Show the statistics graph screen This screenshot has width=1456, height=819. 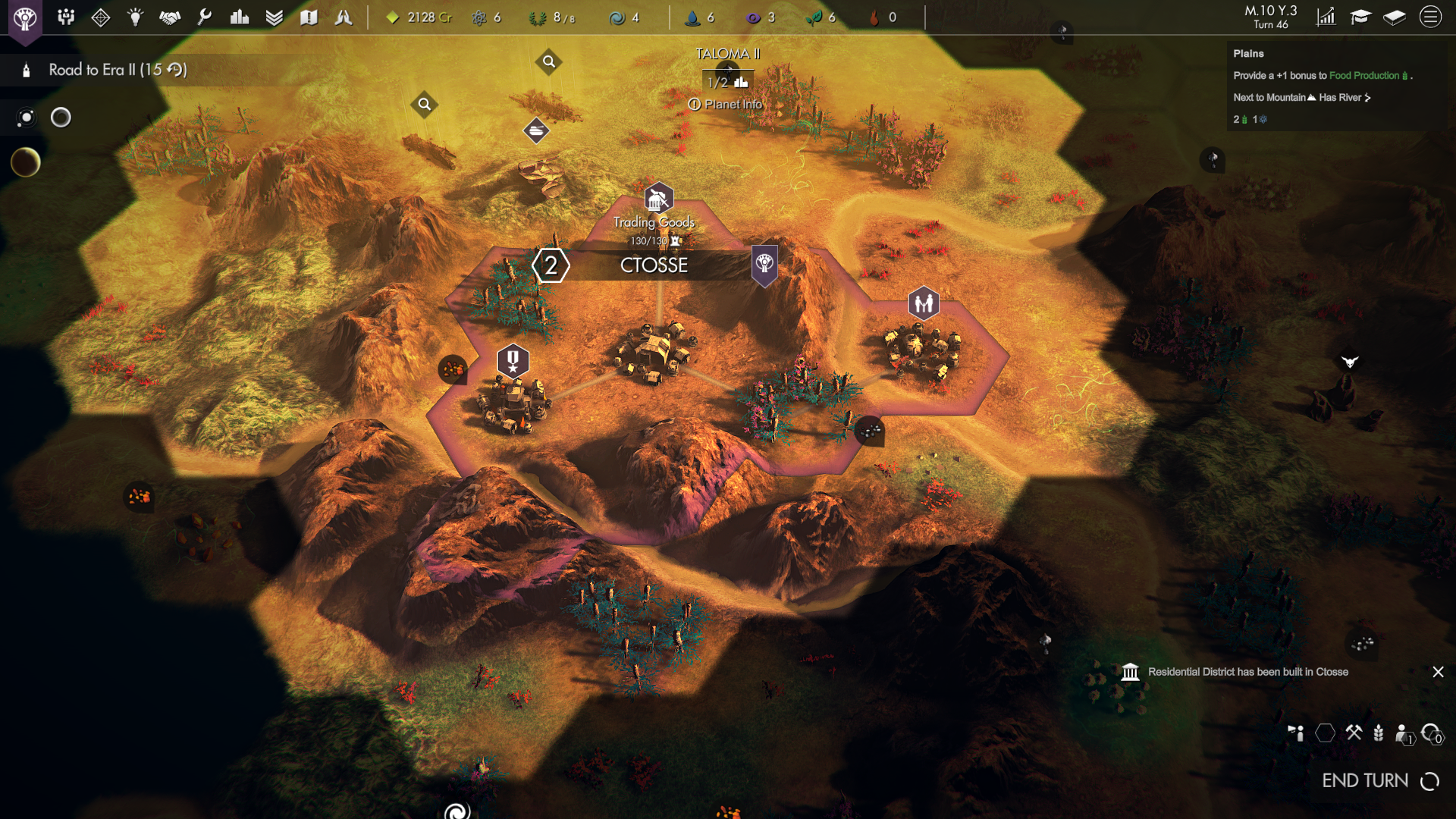1326,17
